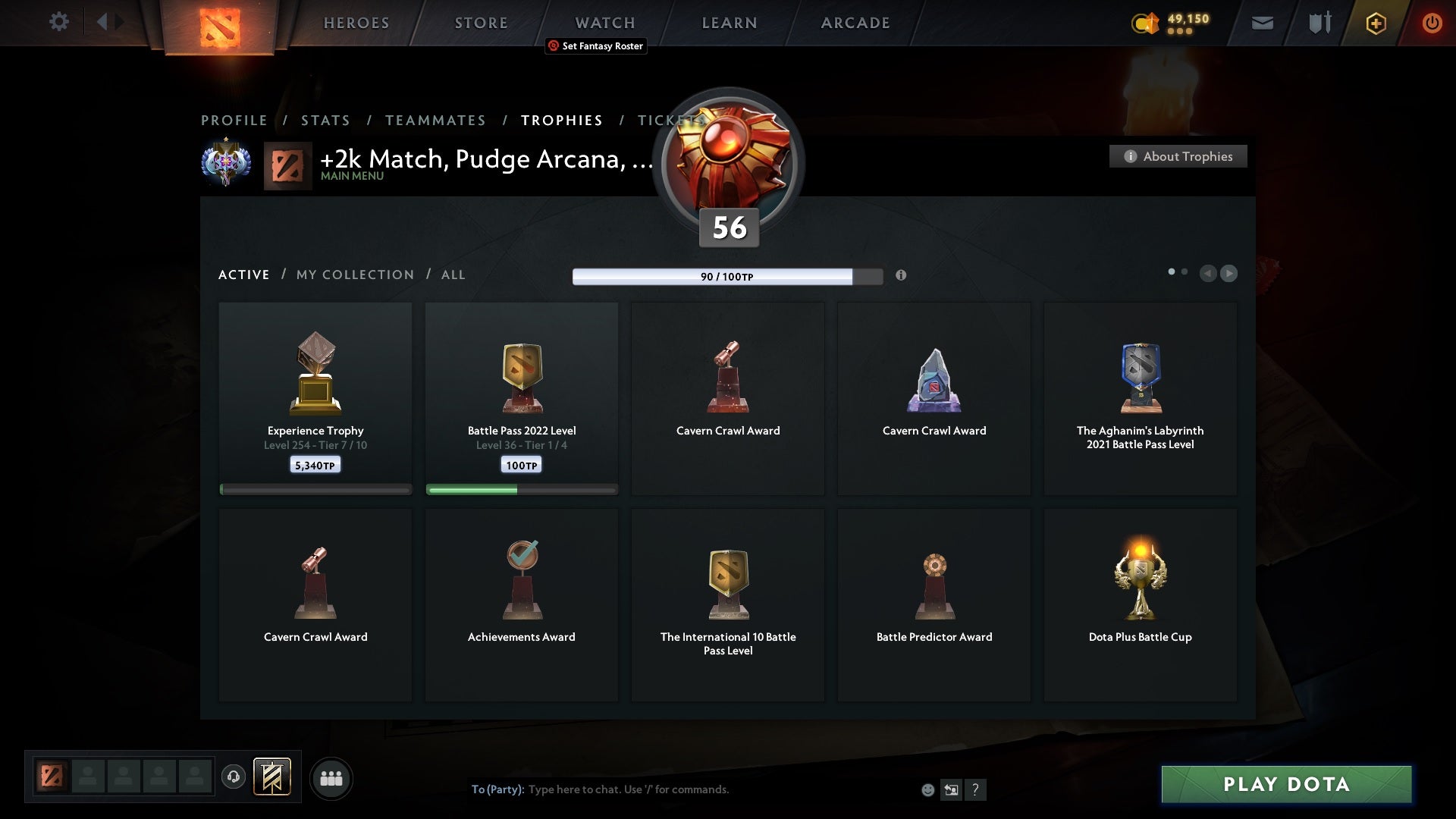Click the power button to exit
The height and width of the screenshot is (819, 1456).
pos(1432,23)
